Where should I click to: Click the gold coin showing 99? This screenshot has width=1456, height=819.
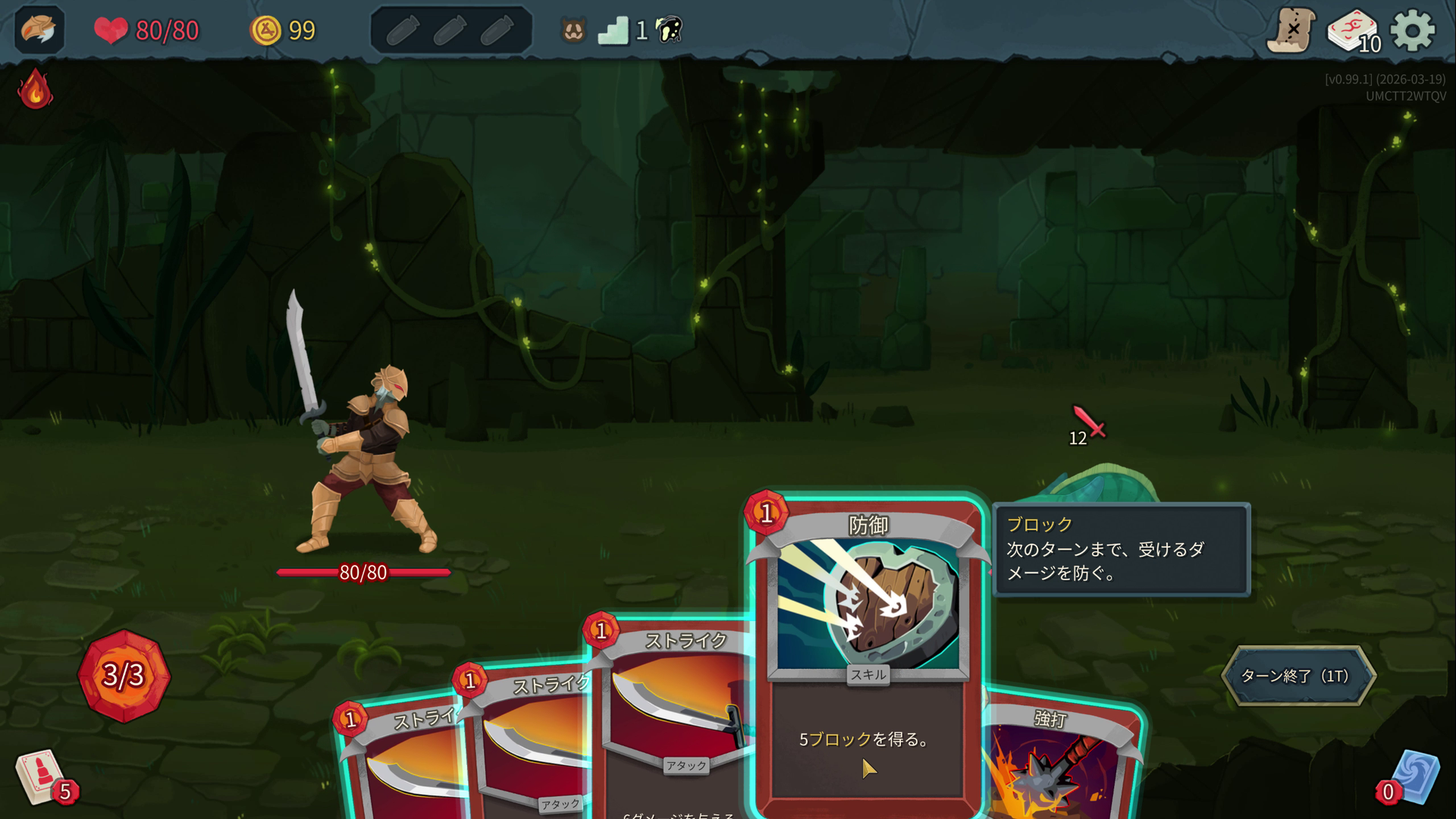(267, 30)
